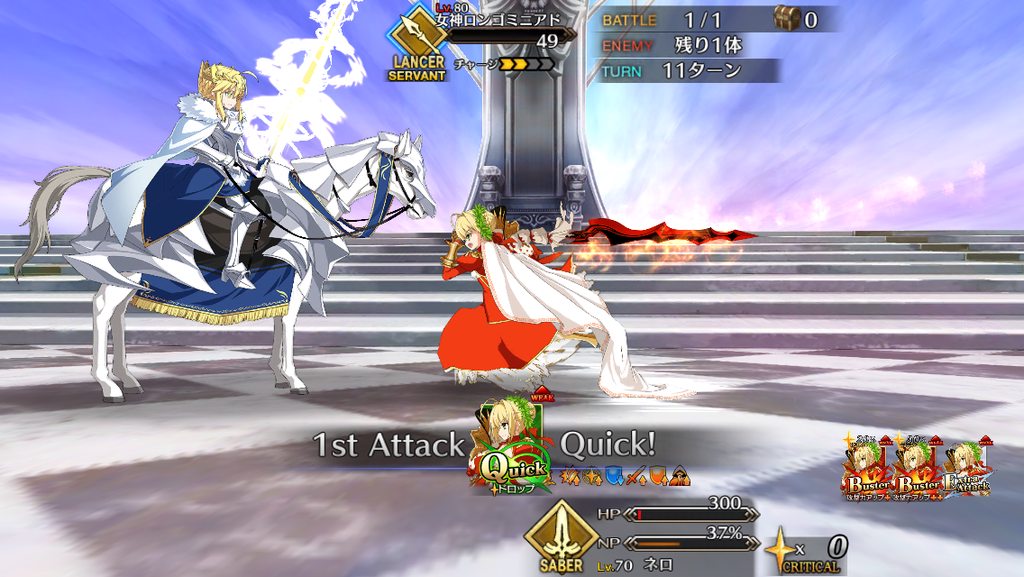The image size is (1024, 577).
Task: Tap the treasure chest drop icon
Action: [786, 18]
